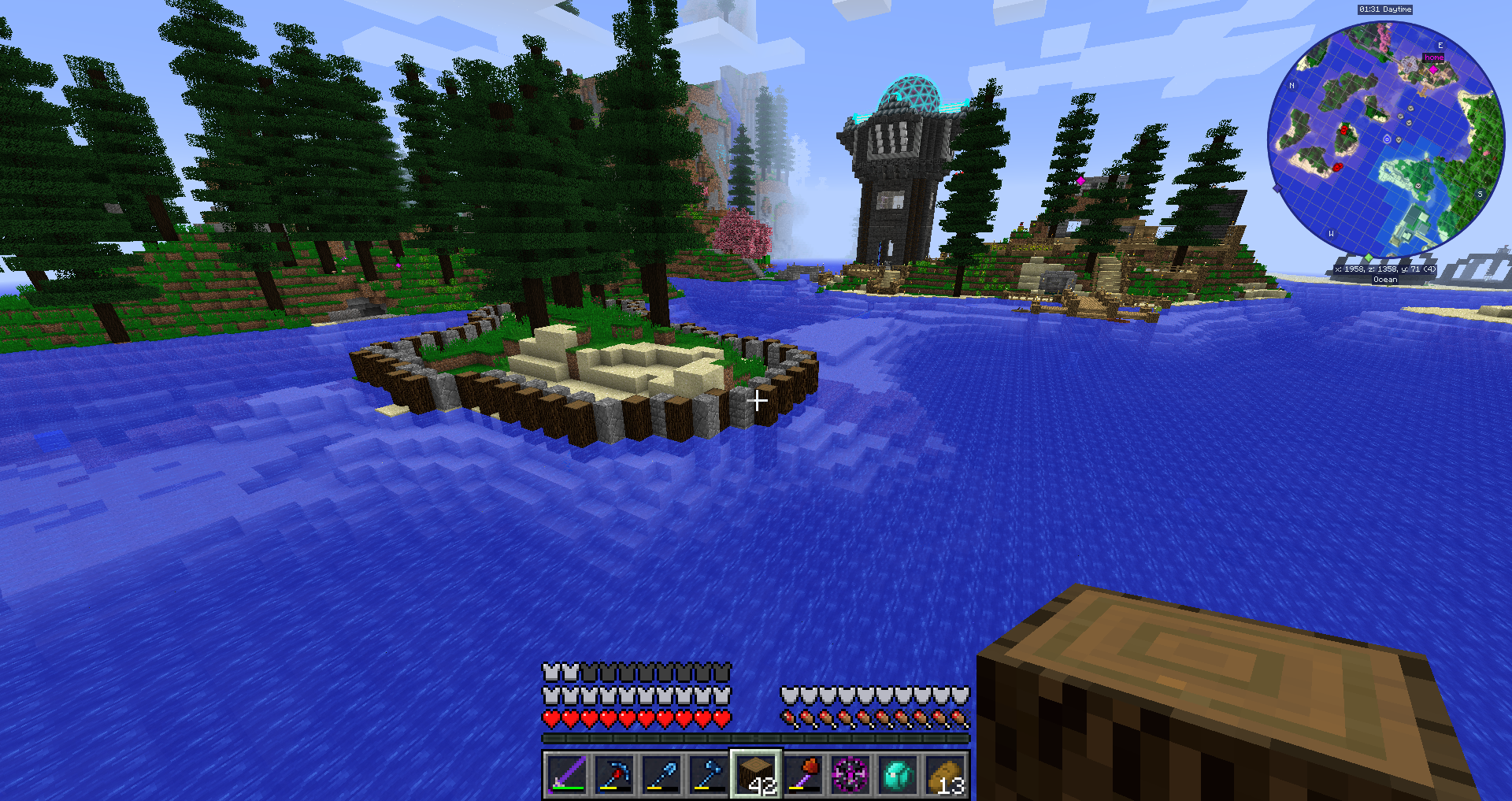Select the pickaxe with the red gem

(614, 774)
